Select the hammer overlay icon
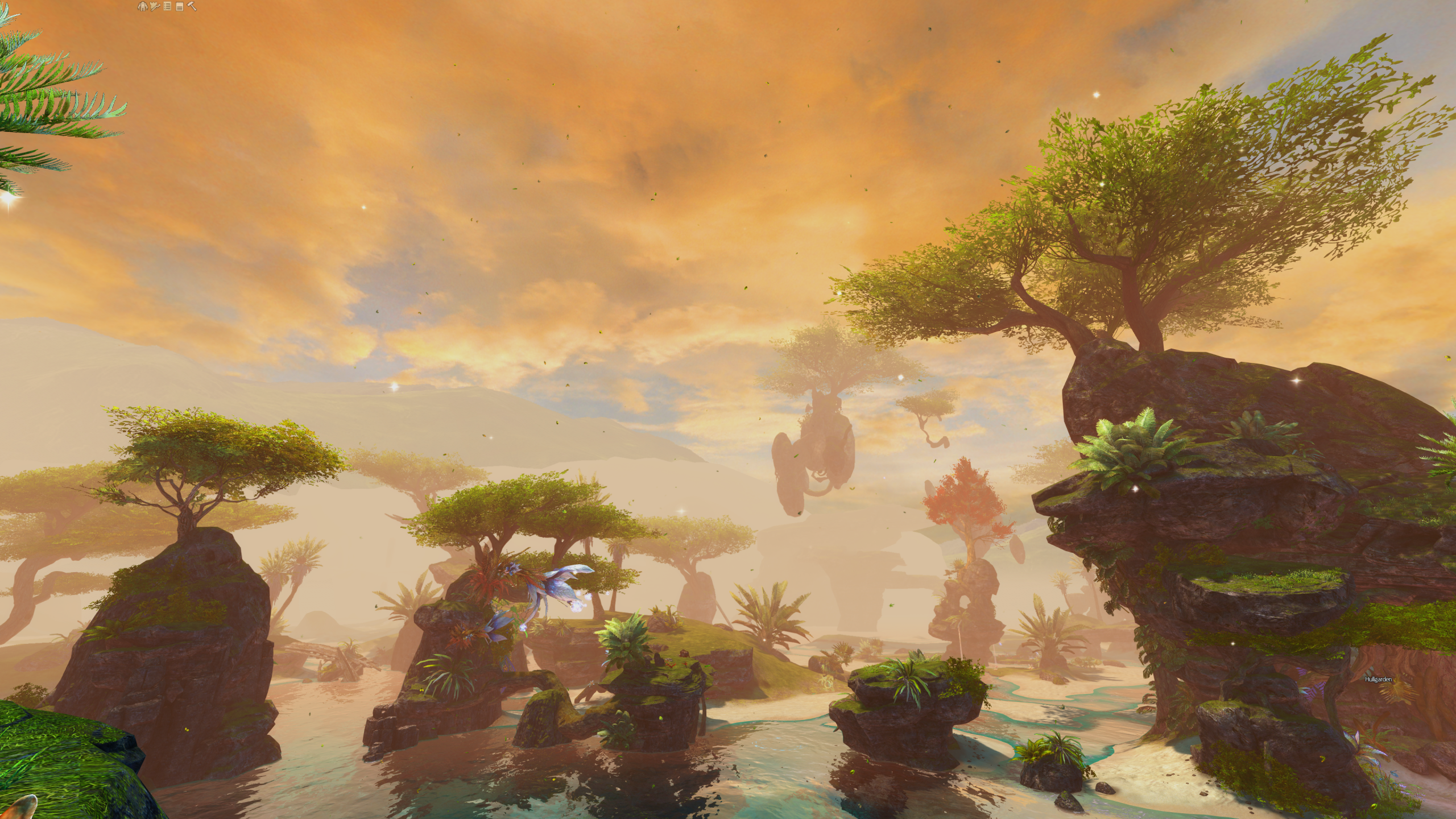 192,7
